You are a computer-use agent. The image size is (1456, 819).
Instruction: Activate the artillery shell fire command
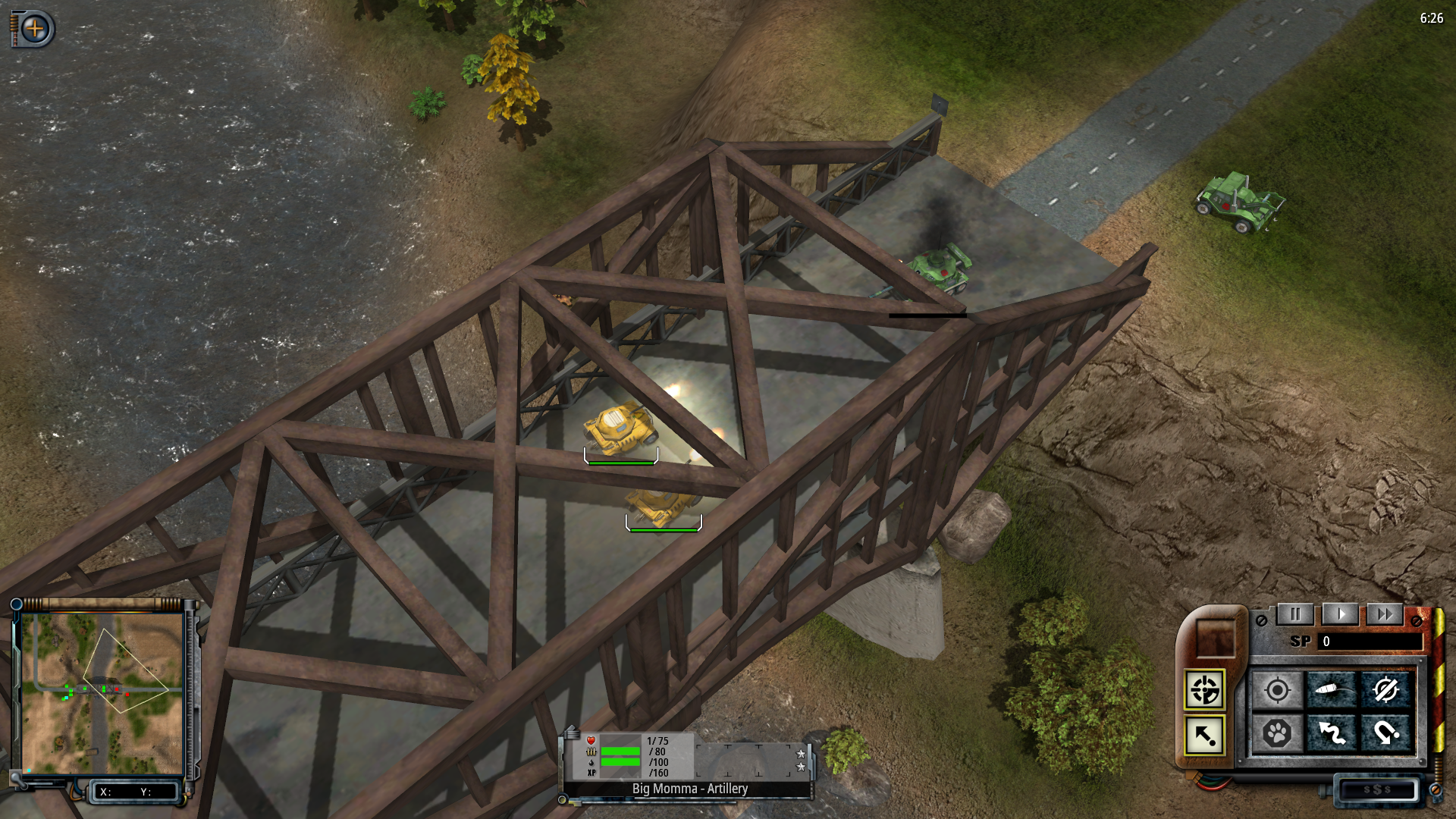click(1332, 690)
